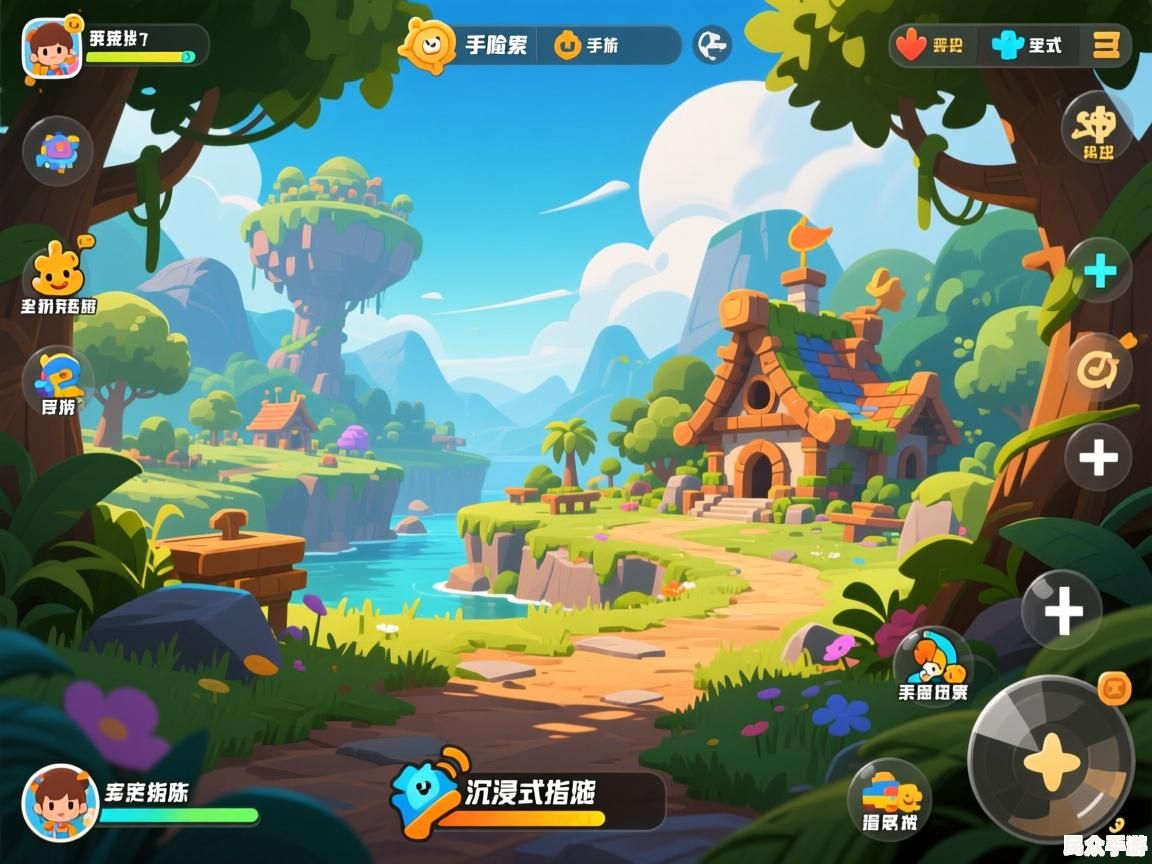Open the yellow blob mascot menu
The image size is (1152, 864).
pyautogui.click(x=58, y=272)
